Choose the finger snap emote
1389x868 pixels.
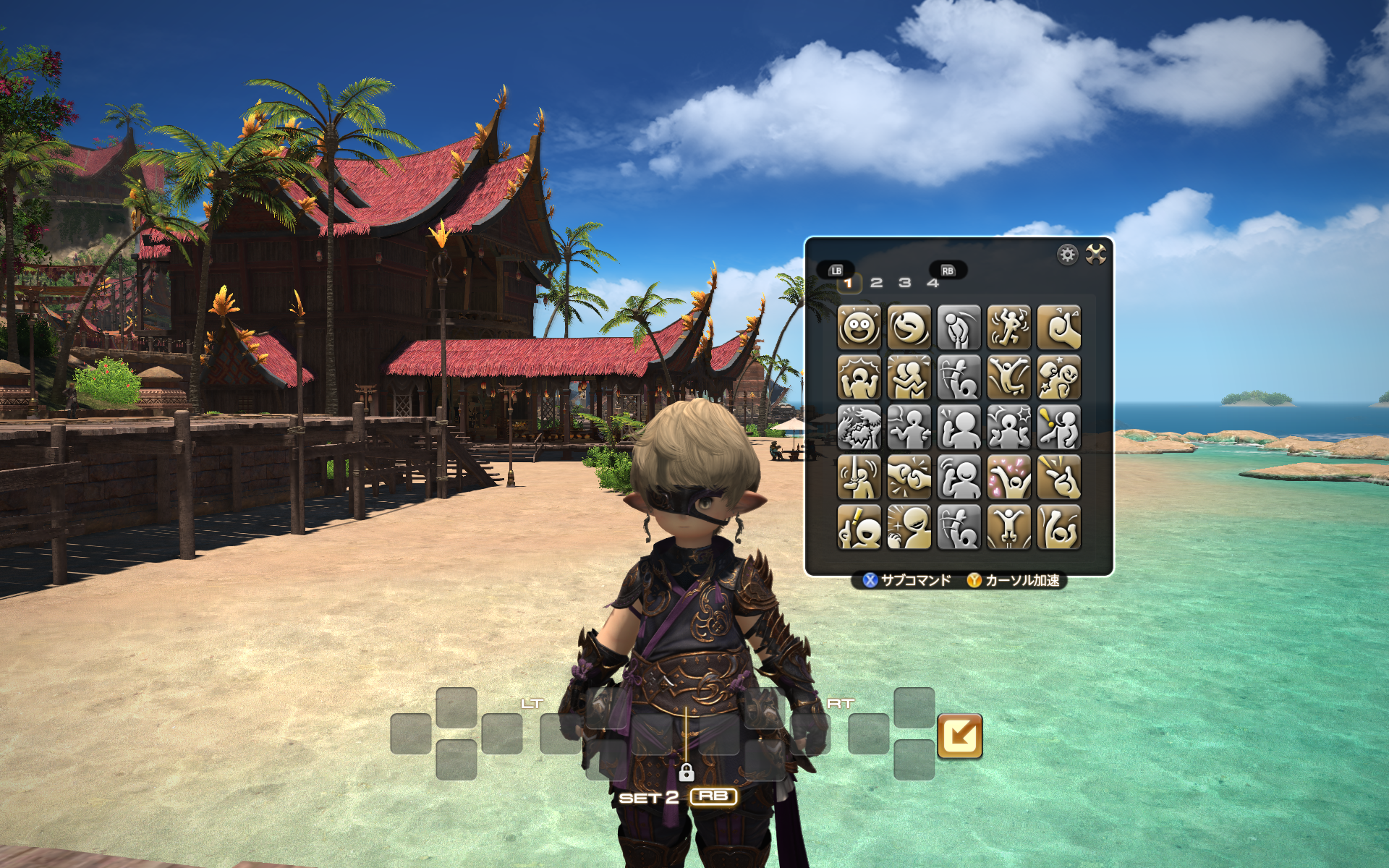coord(1058,477)
